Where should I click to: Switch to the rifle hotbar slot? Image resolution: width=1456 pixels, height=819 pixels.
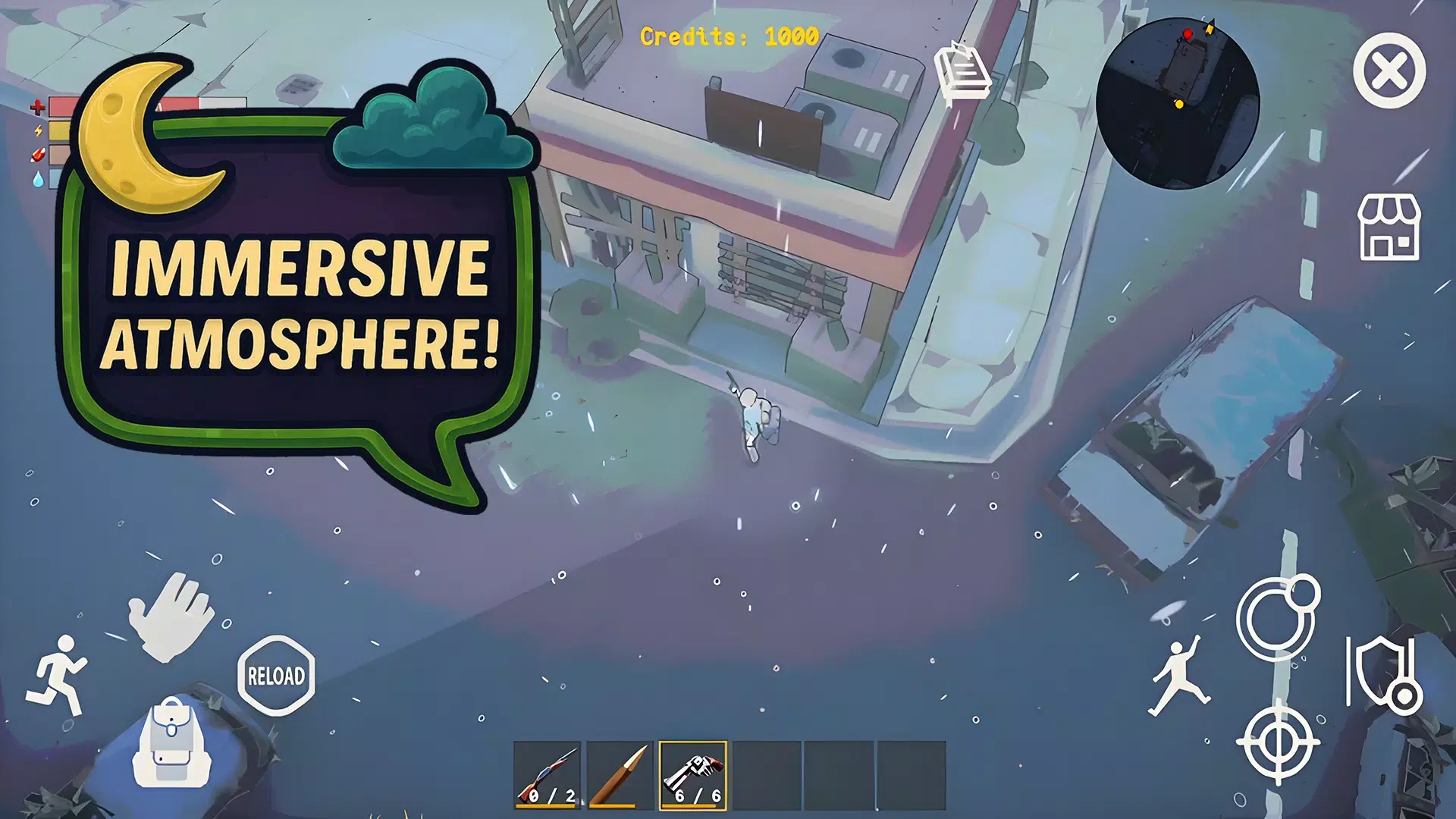(547, 775)
